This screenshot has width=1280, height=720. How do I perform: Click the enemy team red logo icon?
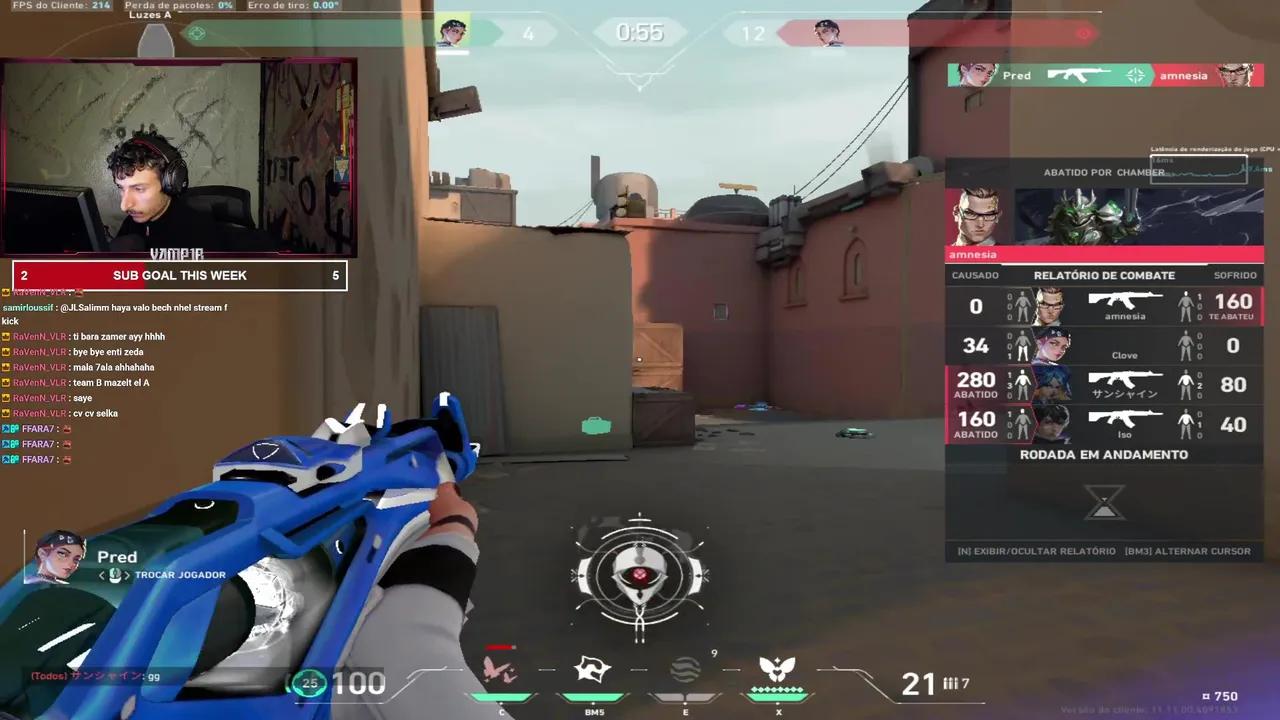1083,33
